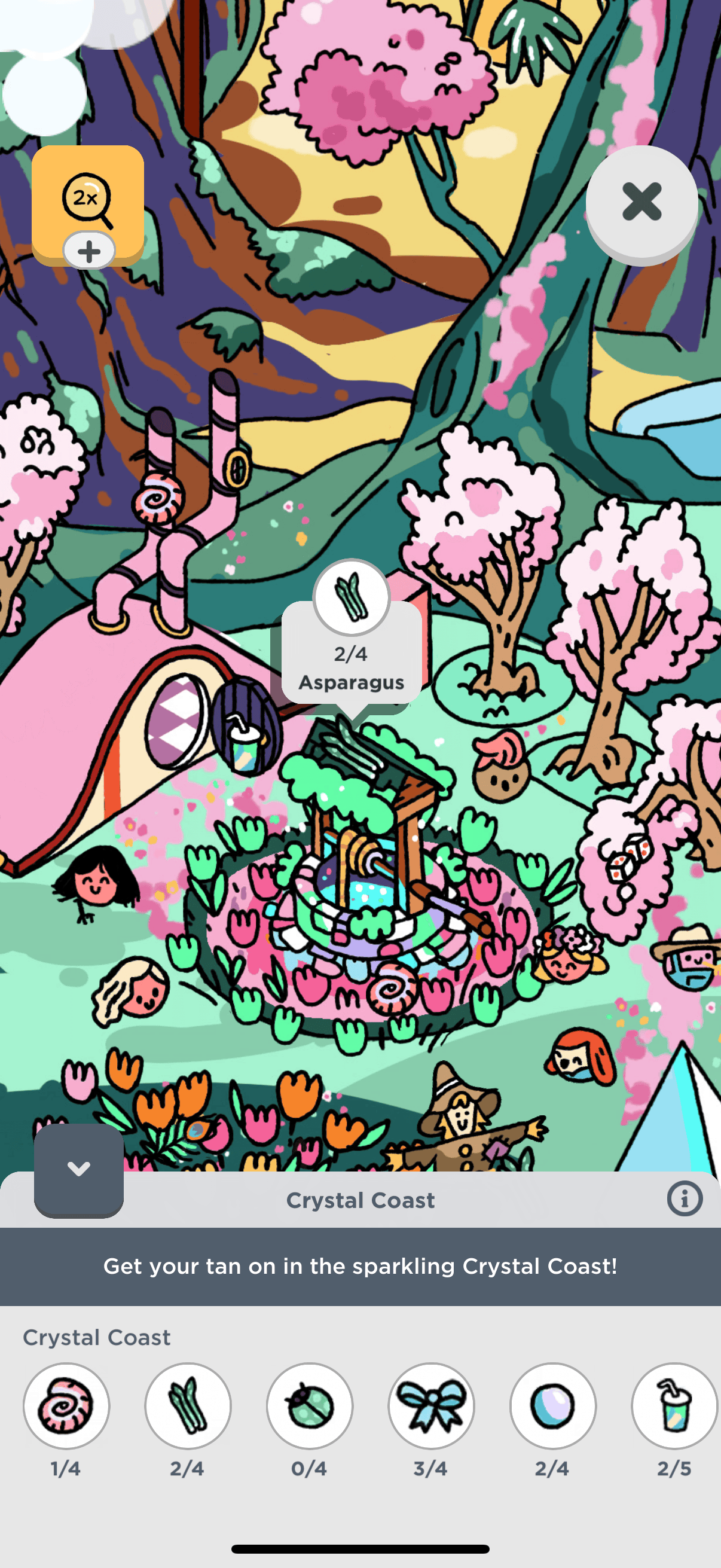The image size is (721, 1568).
Task: Choose the drink cup with straw item
Action: click(674, 1406)
